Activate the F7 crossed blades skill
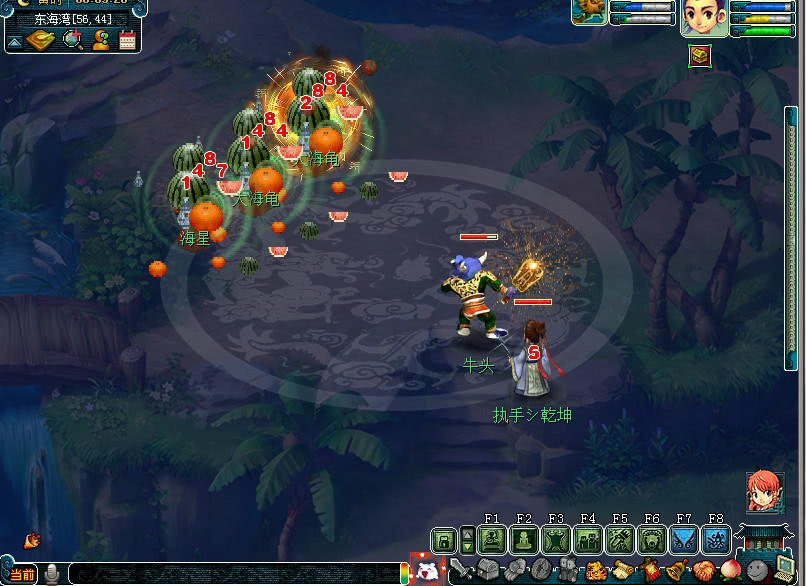This screenshot has width=806, height=586. (684, 541)
